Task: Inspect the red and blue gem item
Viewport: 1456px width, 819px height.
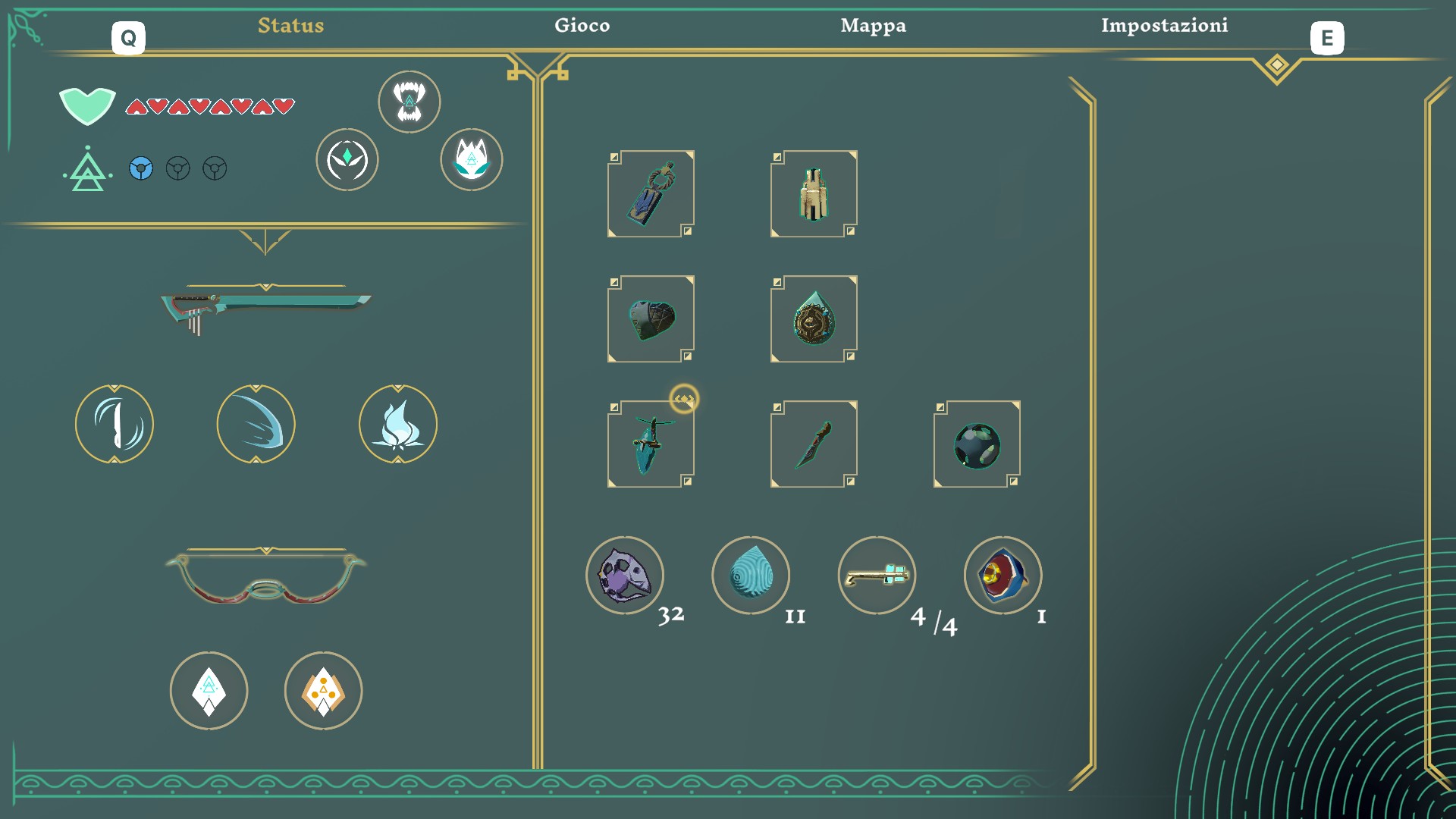Action: point(1003,576)
